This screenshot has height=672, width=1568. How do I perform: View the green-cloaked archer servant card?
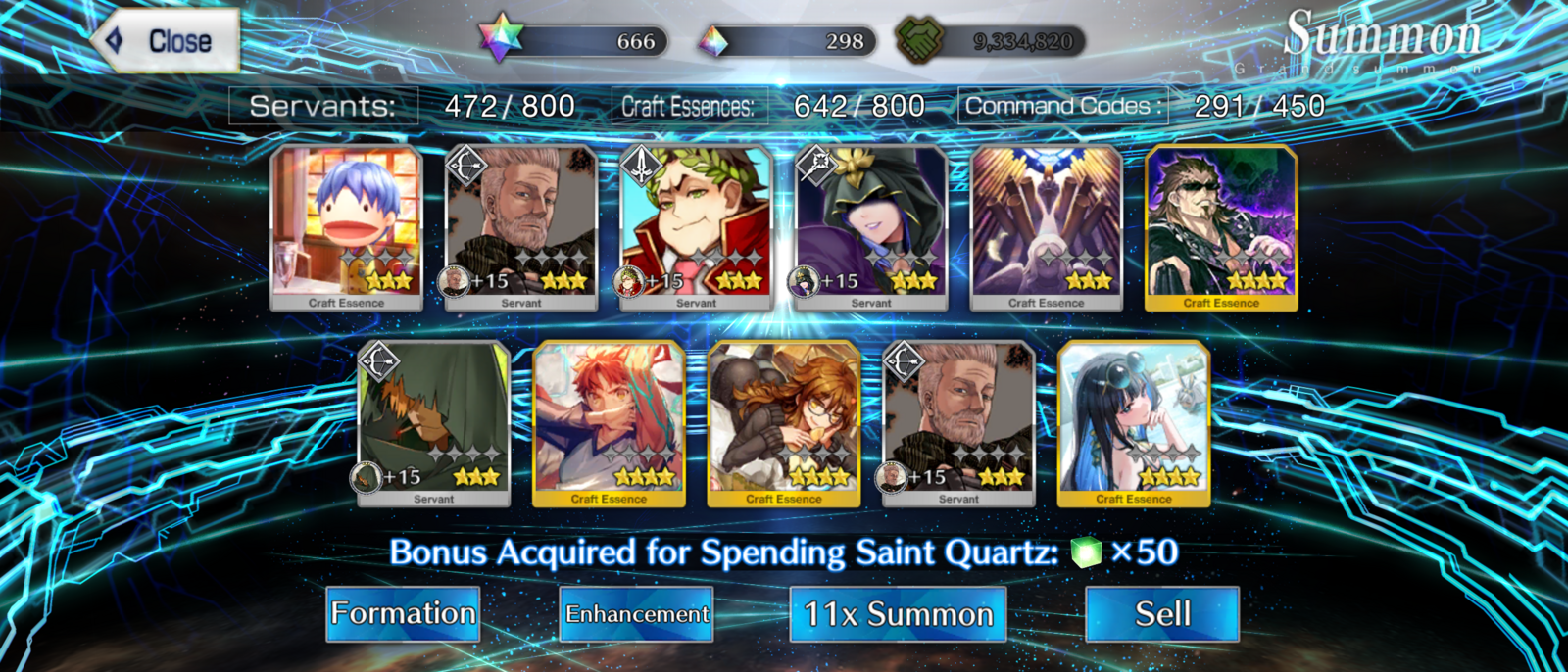[434, 423]
